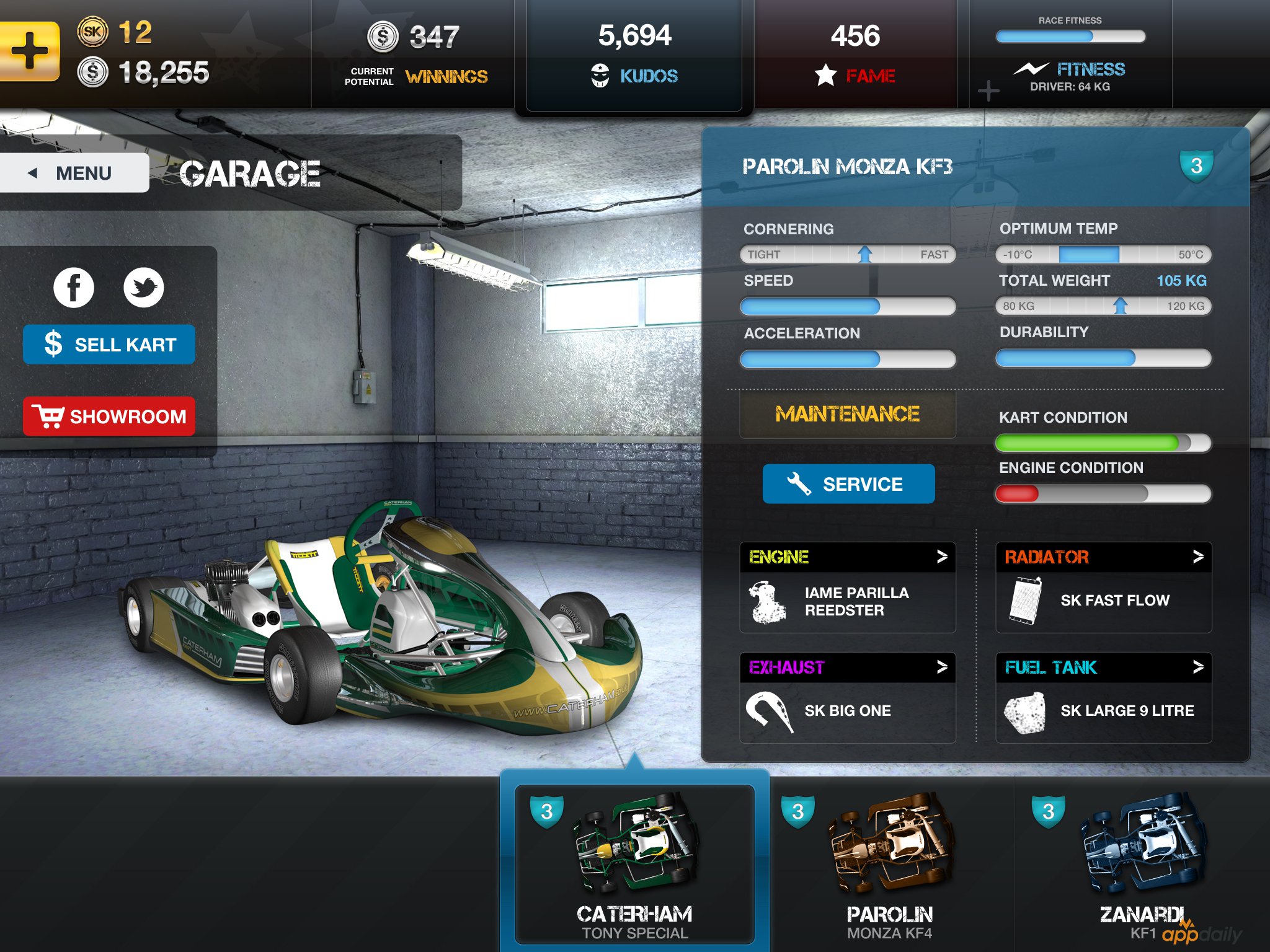Tap the gold plus button to add currency
Screen dimensions: 1270x952
coord(29,51)
